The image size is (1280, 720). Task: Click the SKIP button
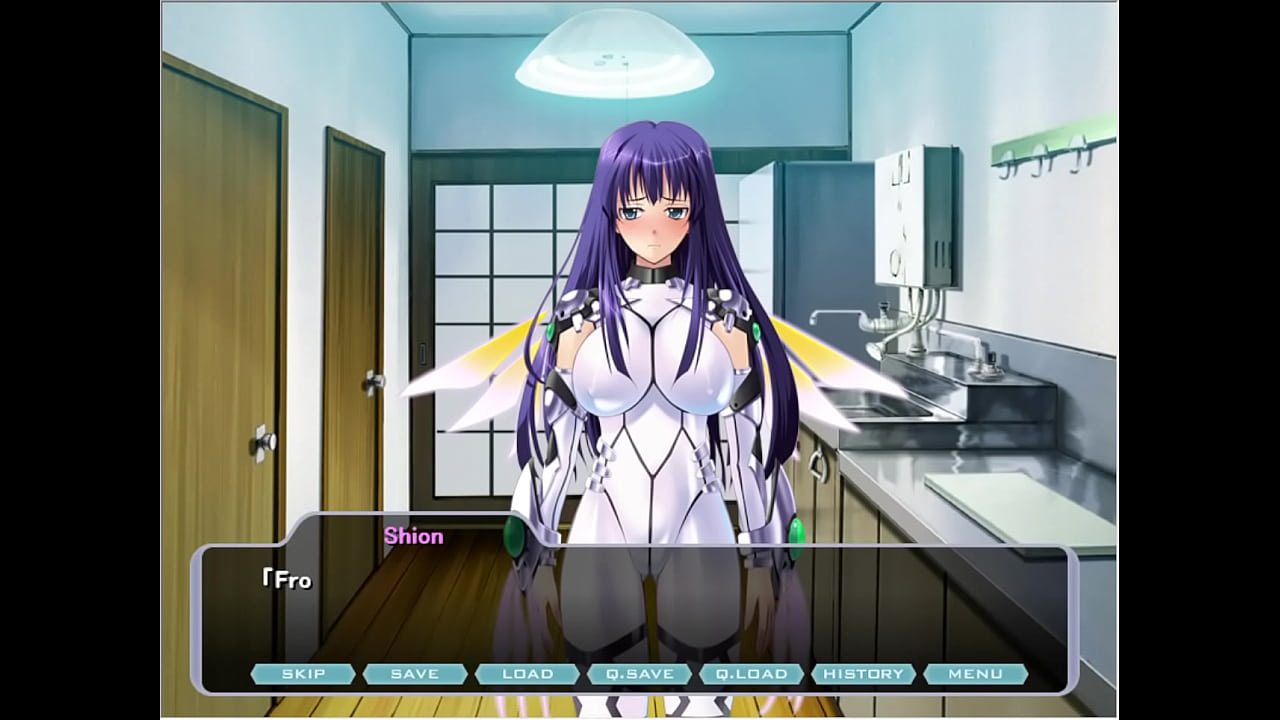pyautogui.click(x=303, y=673)
